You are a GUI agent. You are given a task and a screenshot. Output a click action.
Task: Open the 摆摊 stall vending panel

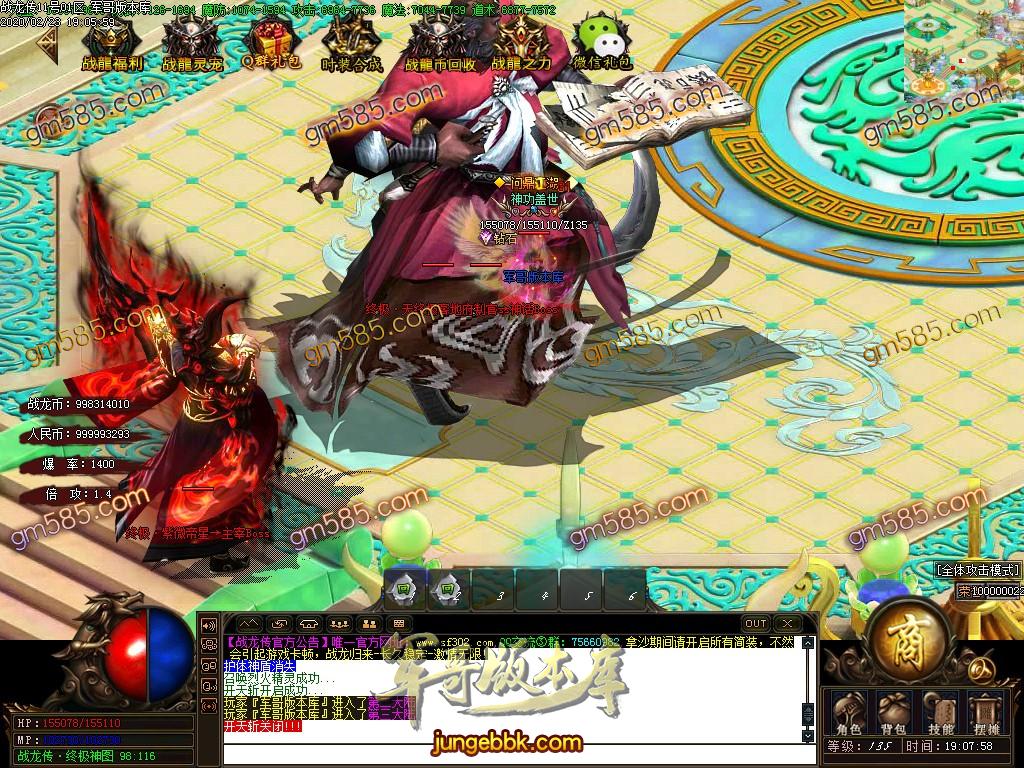986,712
